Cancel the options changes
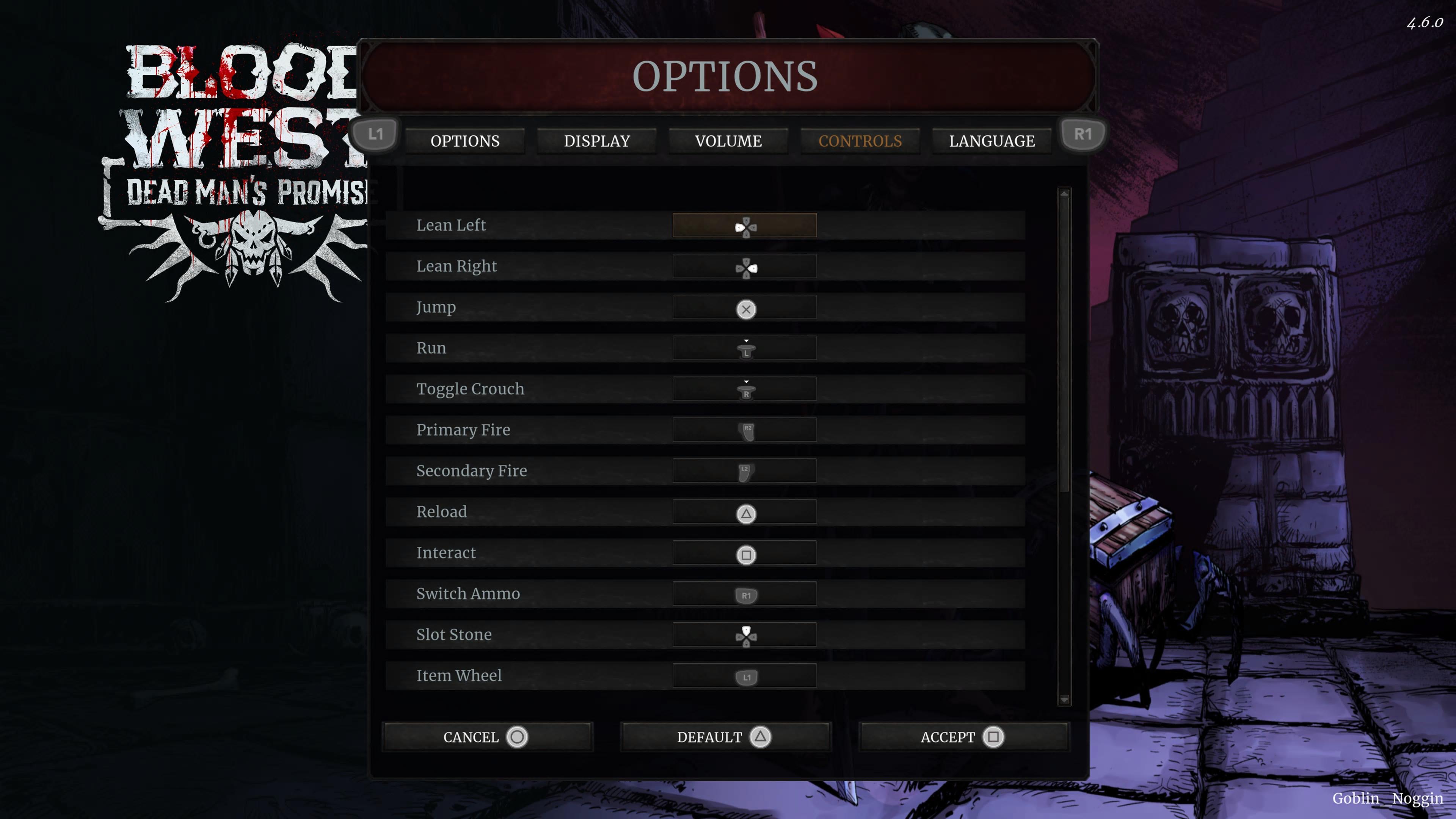1456x819 pixels. pos(486,737)
